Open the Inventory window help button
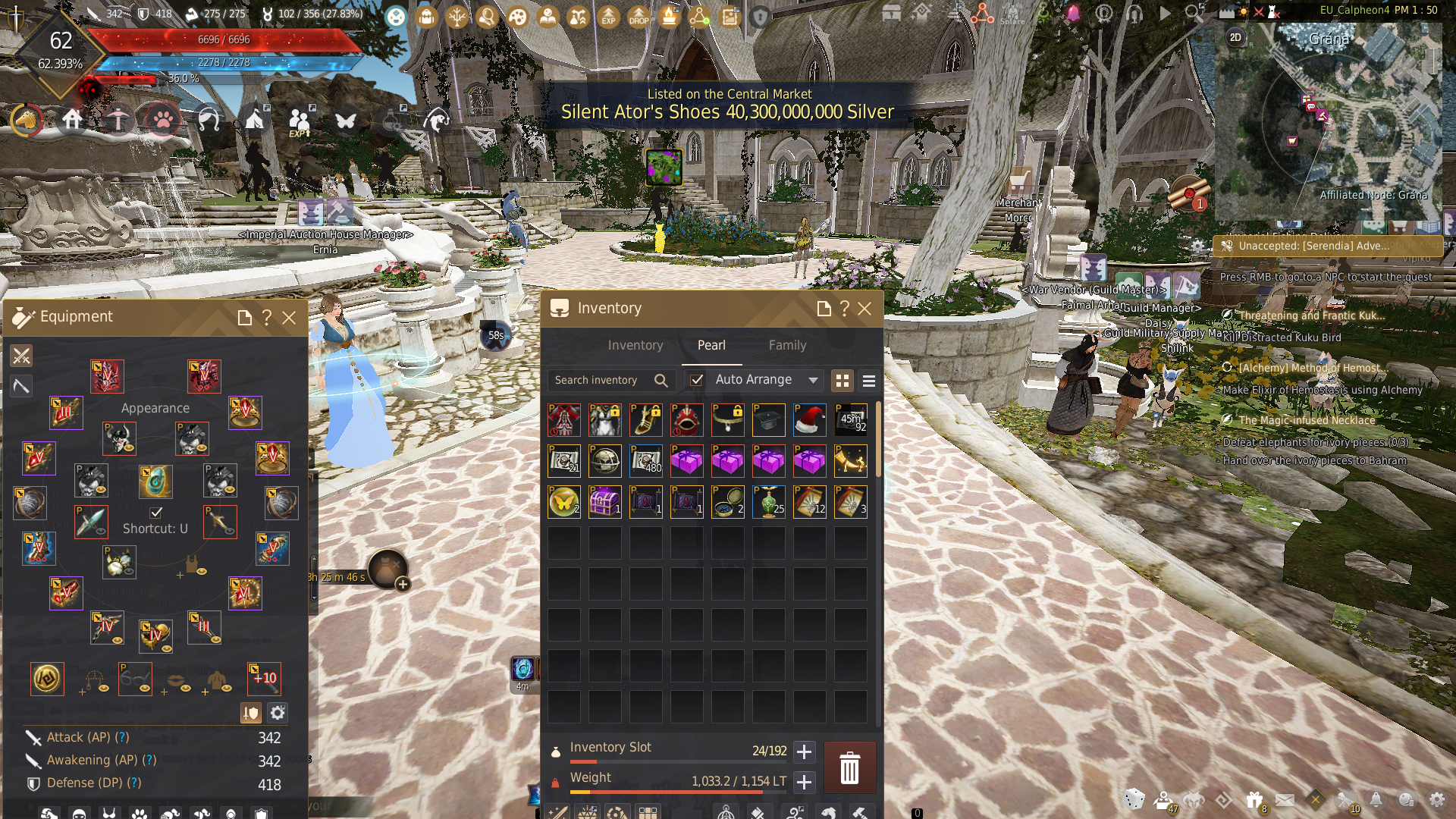The width and height of the screenshot is (1456, 819). point(844,309)
